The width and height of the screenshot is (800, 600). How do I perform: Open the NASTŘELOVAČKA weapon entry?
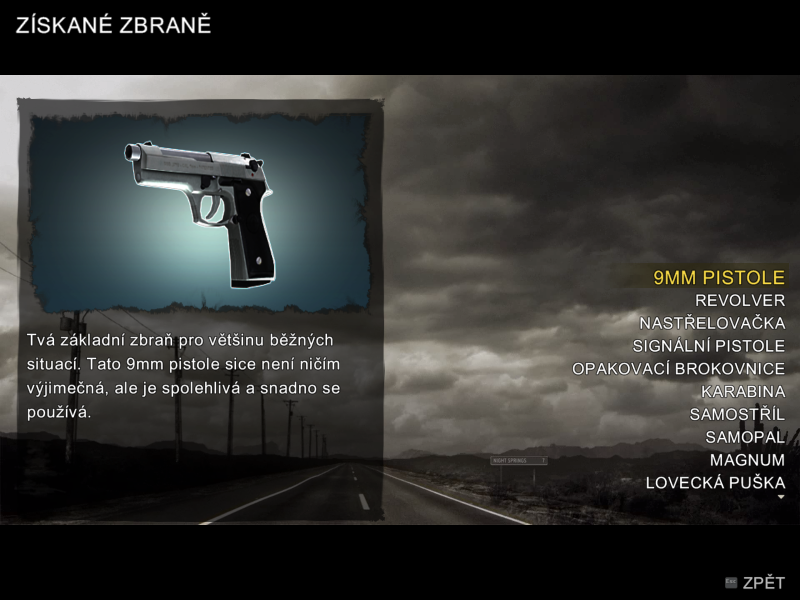tap(712, 323)
